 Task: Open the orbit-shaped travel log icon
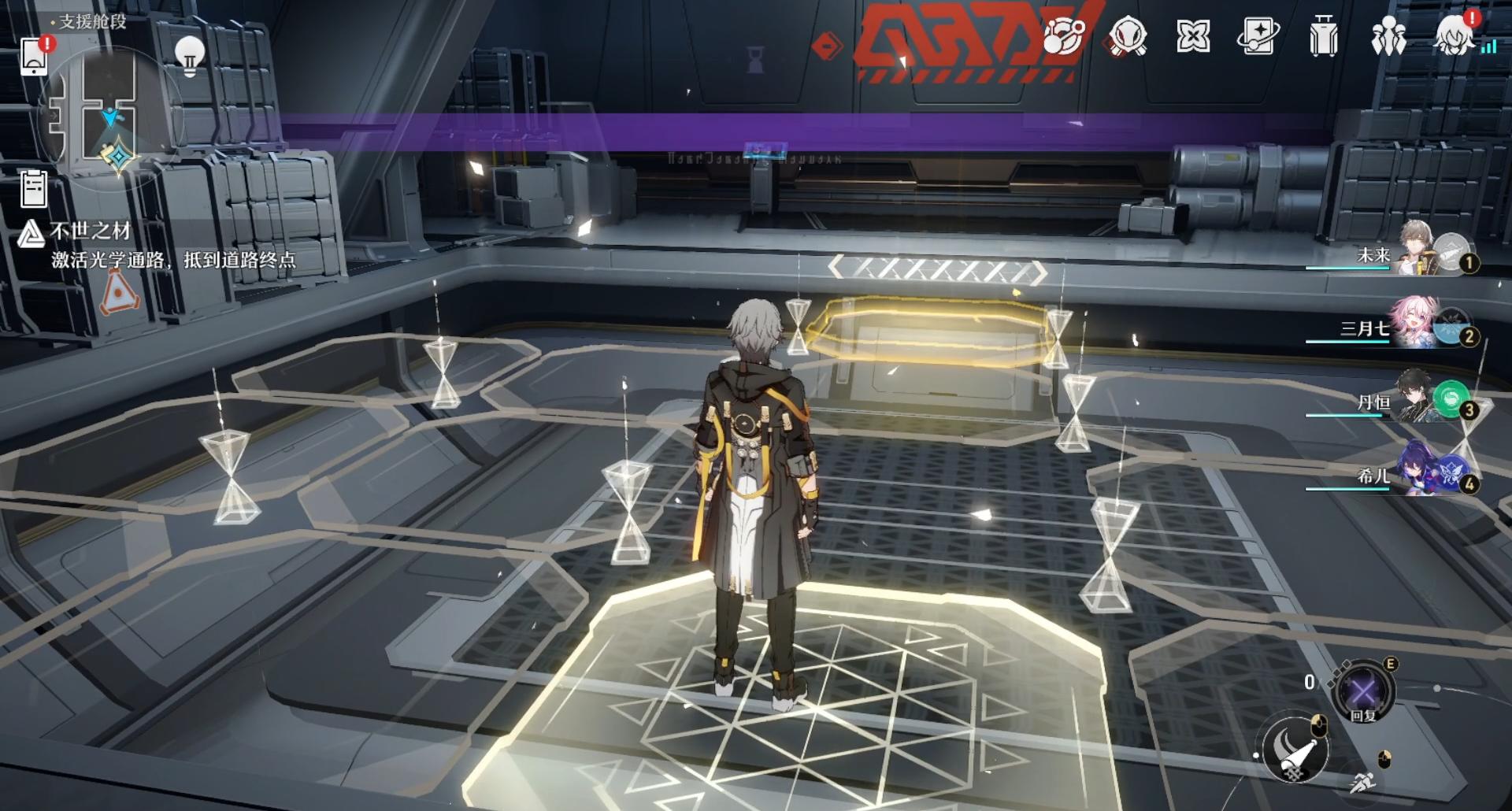[x=1064, y=36]
